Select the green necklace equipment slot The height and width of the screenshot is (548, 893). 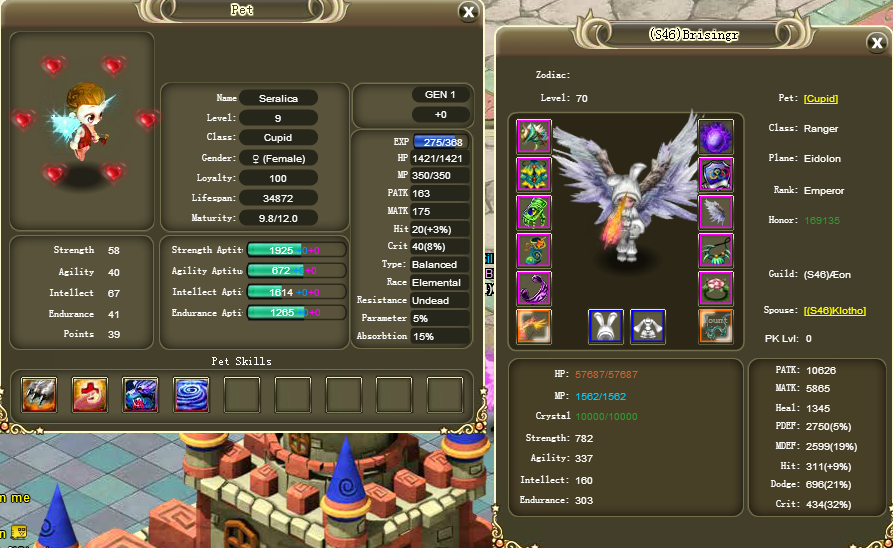pos(716,250)
